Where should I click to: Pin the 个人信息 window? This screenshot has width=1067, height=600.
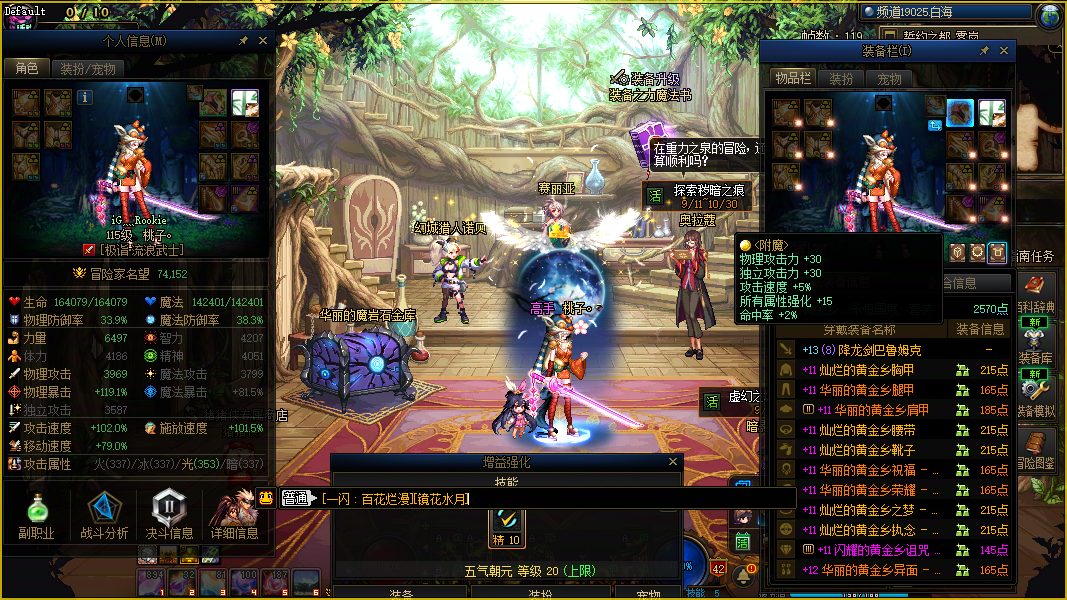coord(243,41)
